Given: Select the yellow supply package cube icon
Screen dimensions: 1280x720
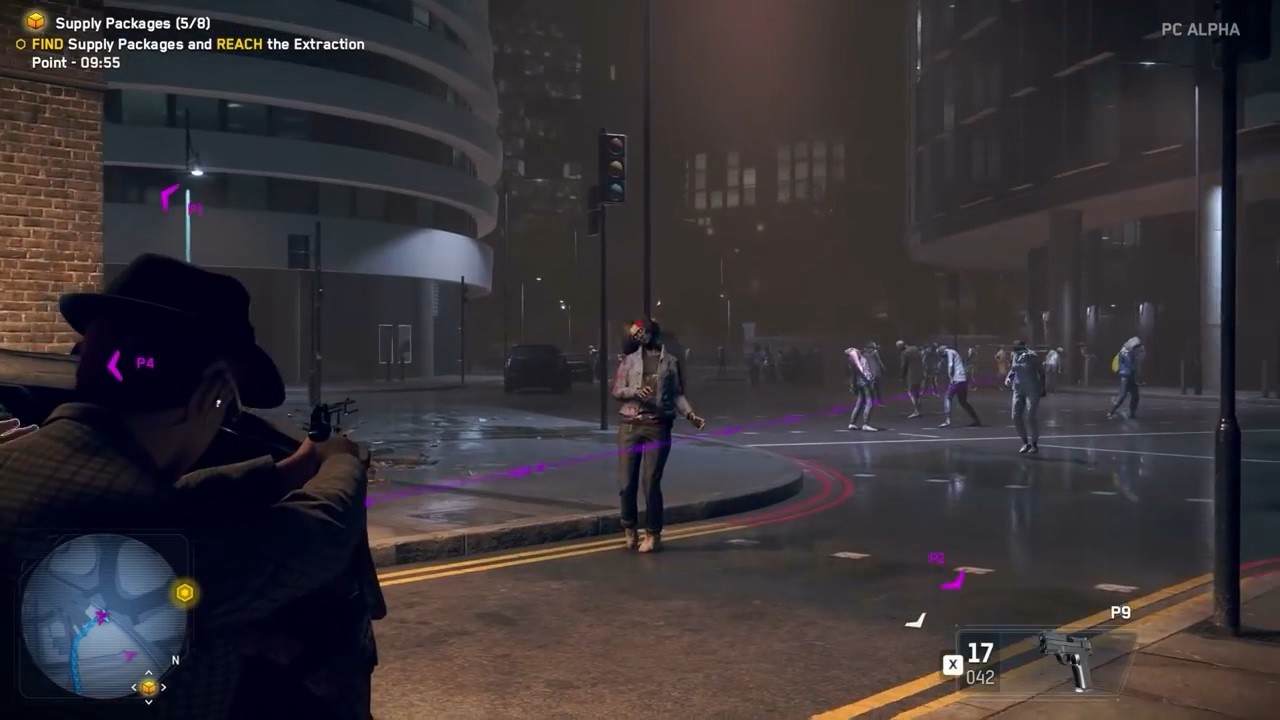Looking at the screenshot, I should click(36, 21).
